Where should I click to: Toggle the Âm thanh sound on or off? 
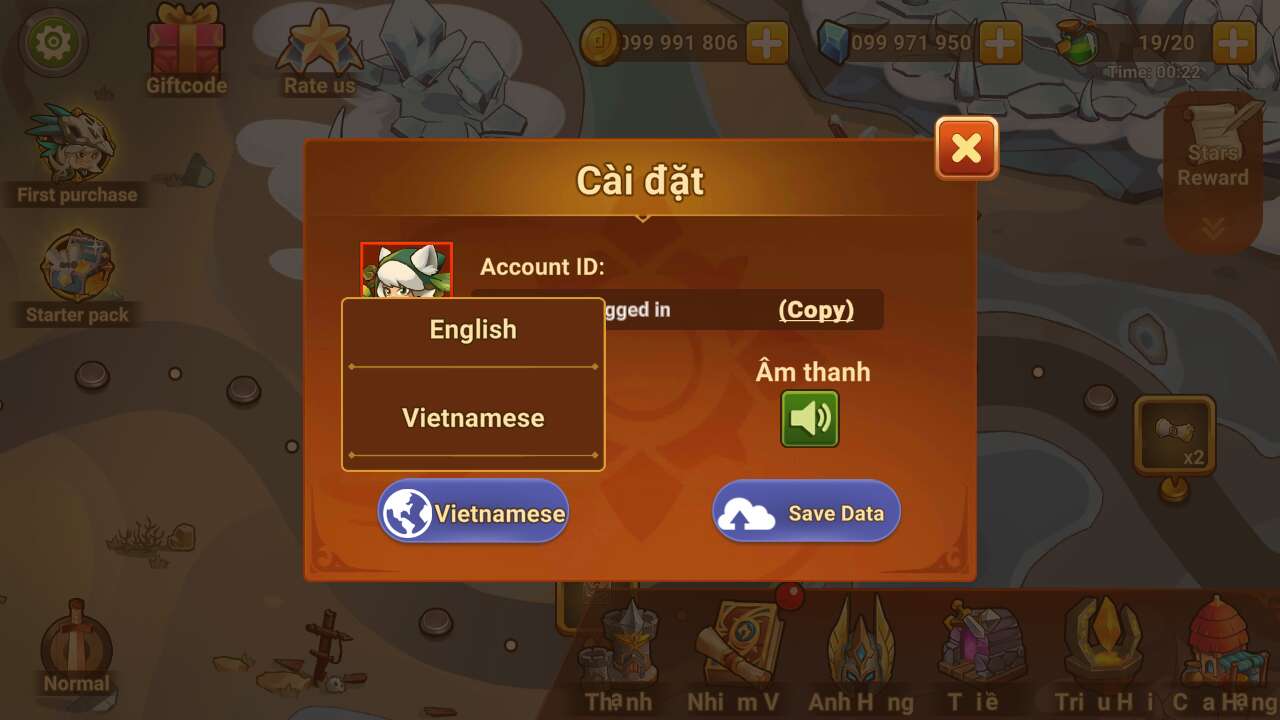pyautogui.click(x=810, y=420)
